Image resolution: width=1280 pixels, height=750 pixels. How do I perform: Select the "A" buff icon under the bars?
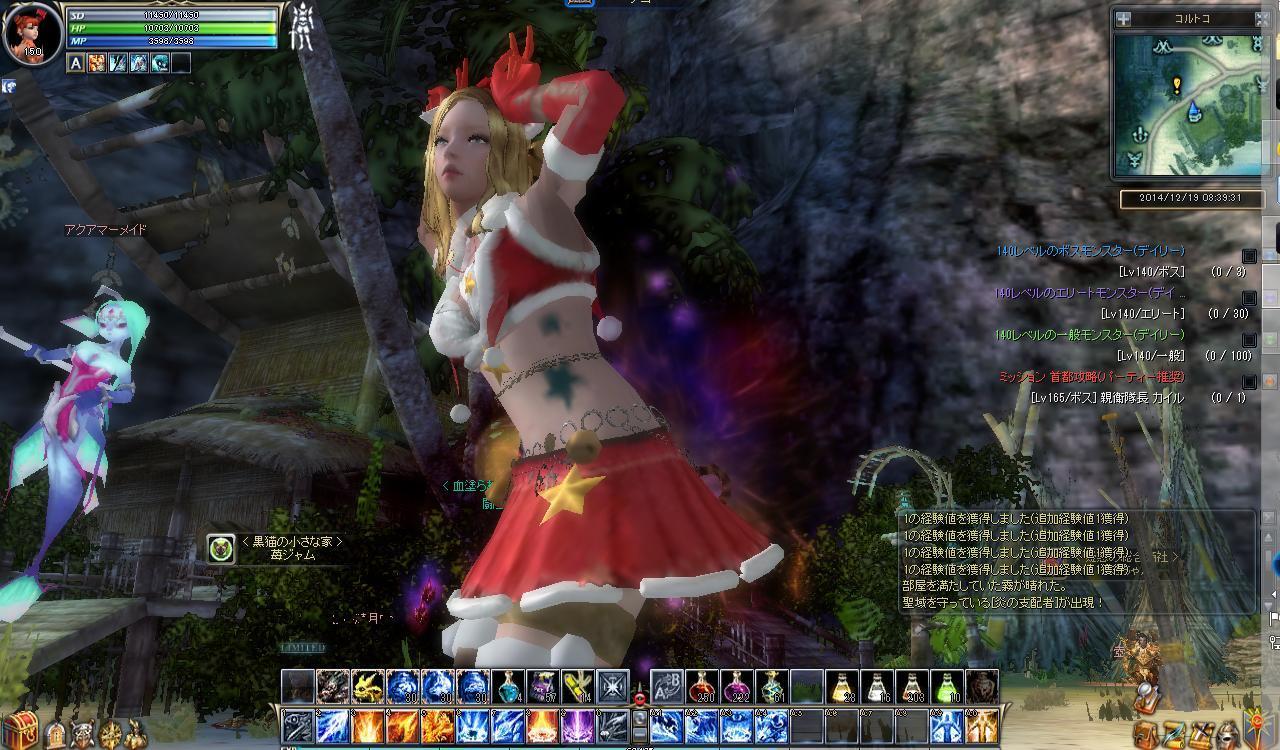76,63
